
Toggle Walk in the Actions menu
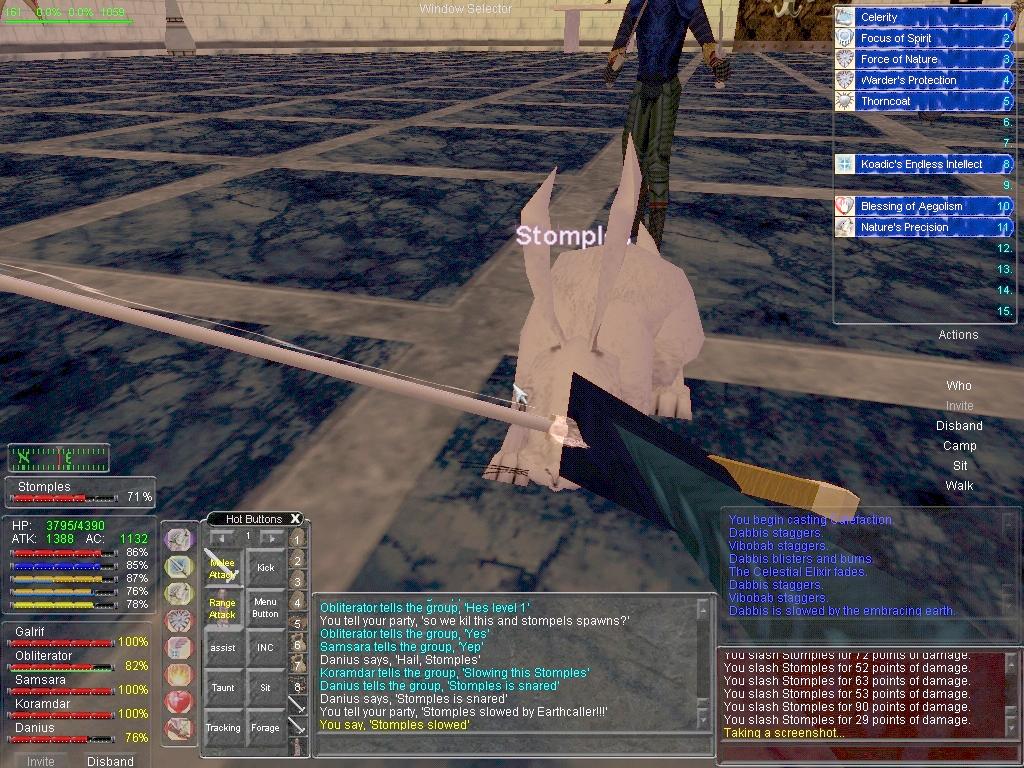(x=959, y=486)
